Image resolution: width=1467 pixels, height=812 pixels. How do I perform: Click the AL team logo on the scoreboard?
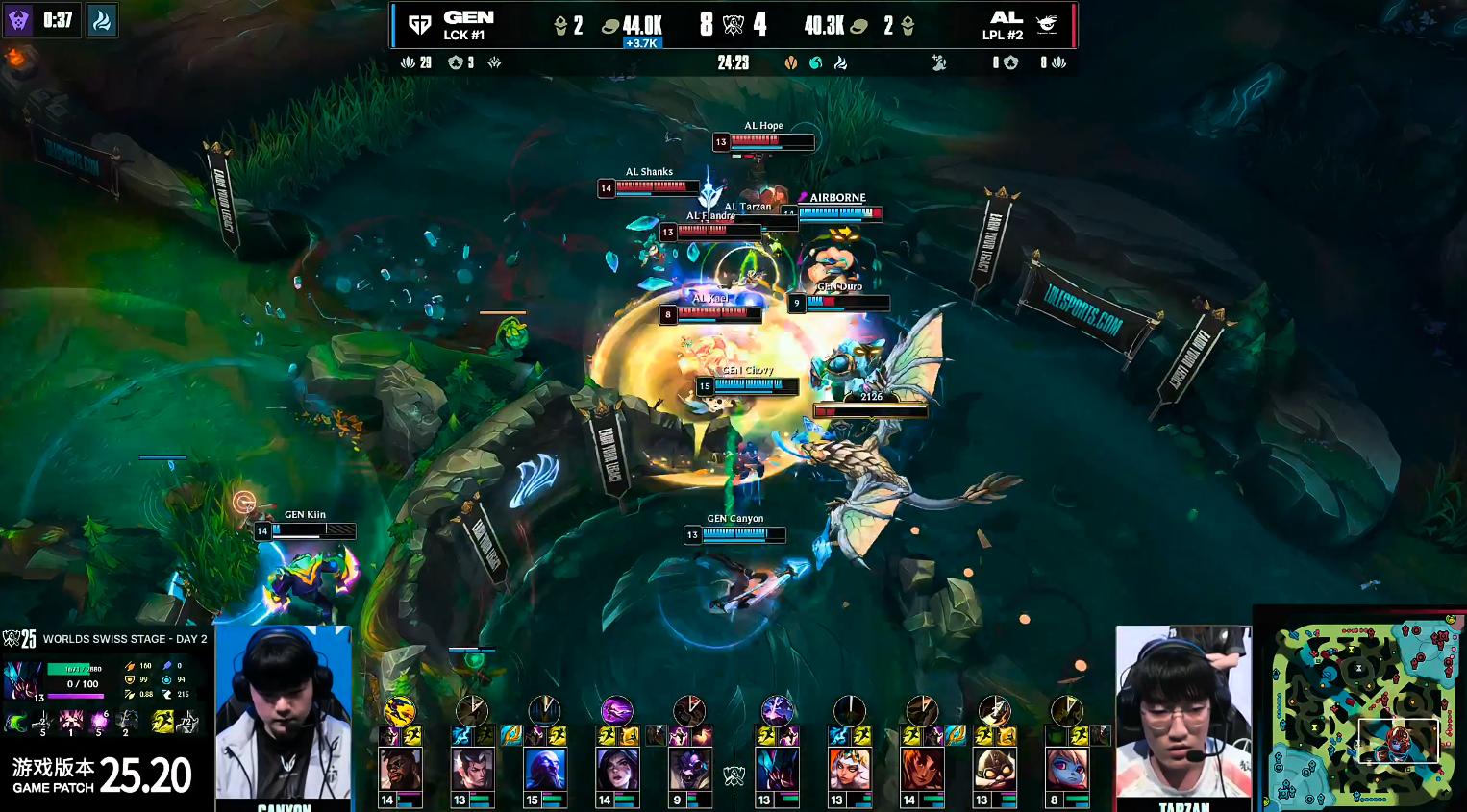1047,25
